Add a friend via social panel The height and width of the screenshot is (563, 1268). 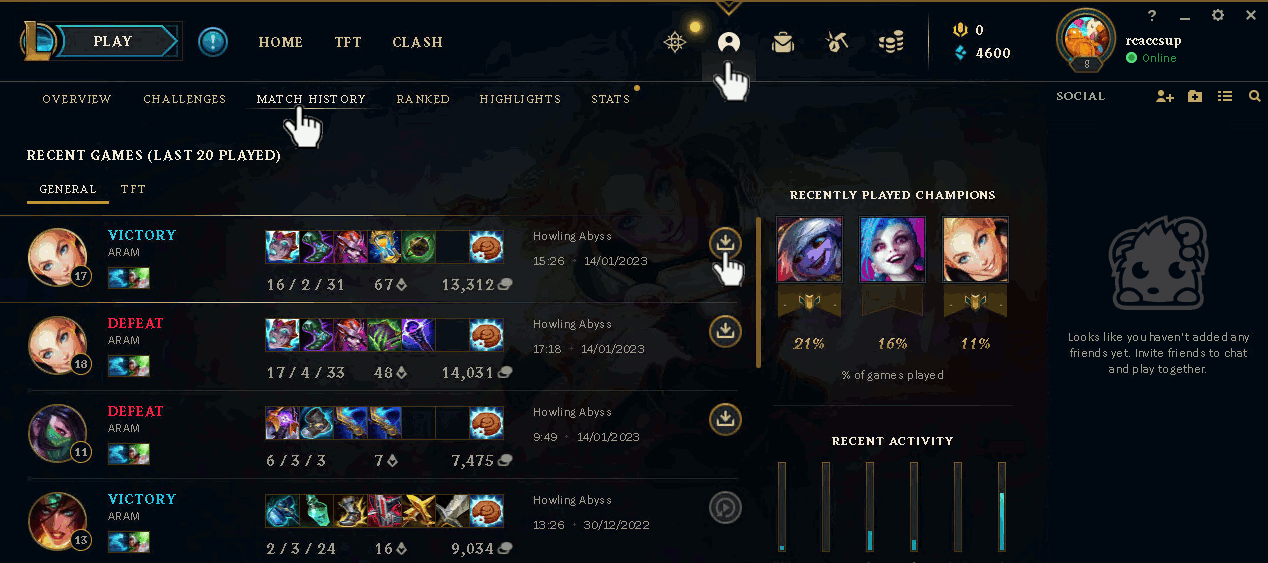coord(1164,96)
